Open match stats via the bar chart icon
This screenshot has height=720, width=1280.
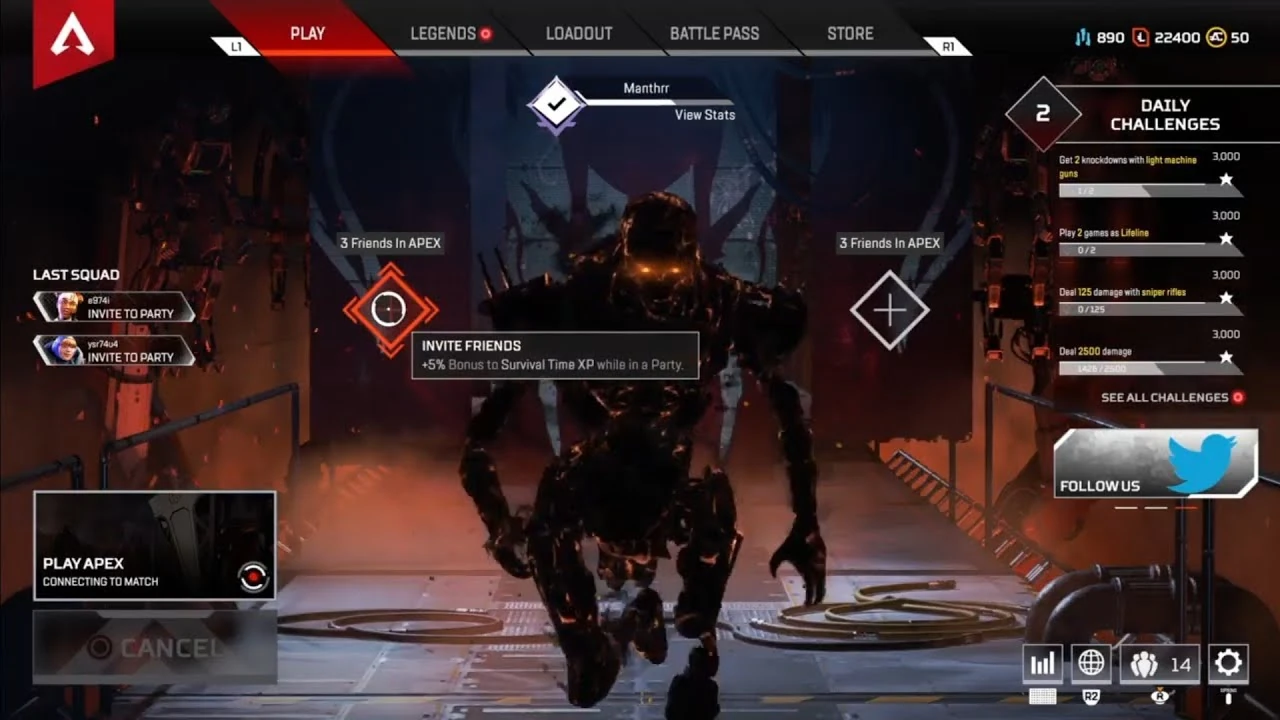pos(1043,662)
